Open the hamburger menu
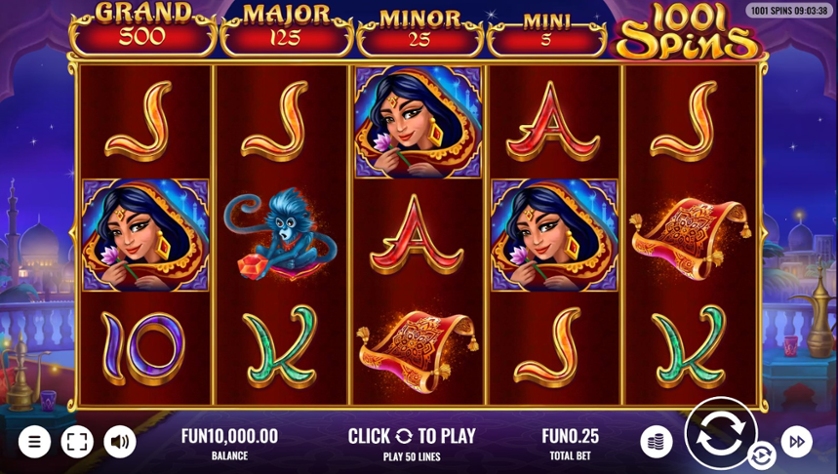The width and height of the screenshot is (838, 474). (33, 441)
